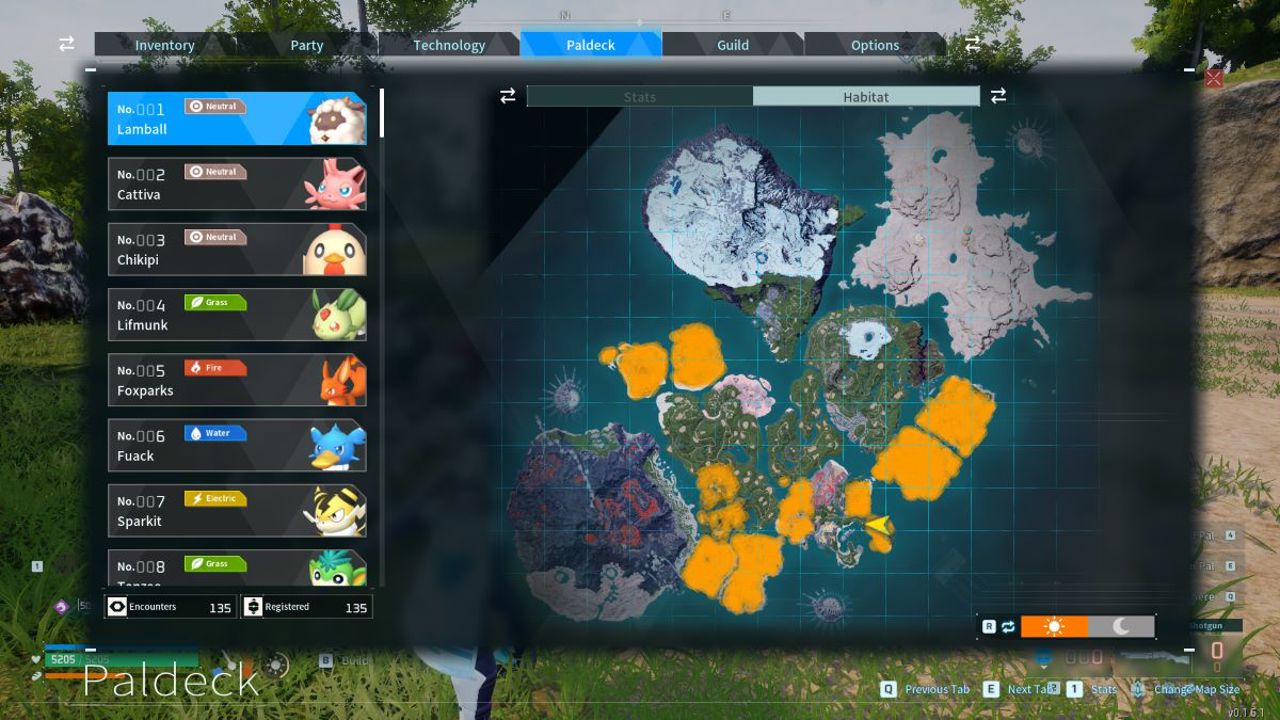This screenshot has width=1280, height=720.
Task: Select the Lifmunk entry
Action: coord(237,315)
